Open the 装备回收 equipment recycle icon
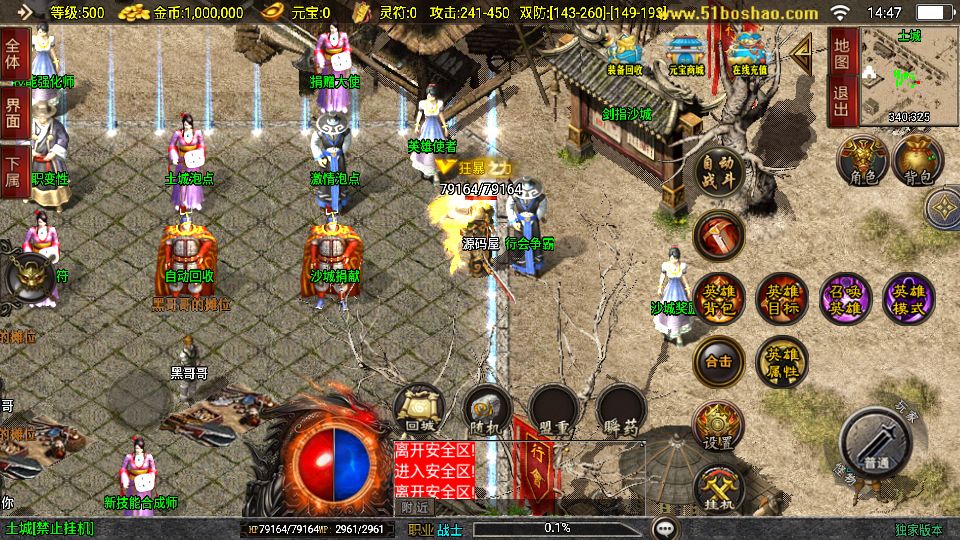The height and width of the screenshot is (540, 960). (x=625, y=55)
